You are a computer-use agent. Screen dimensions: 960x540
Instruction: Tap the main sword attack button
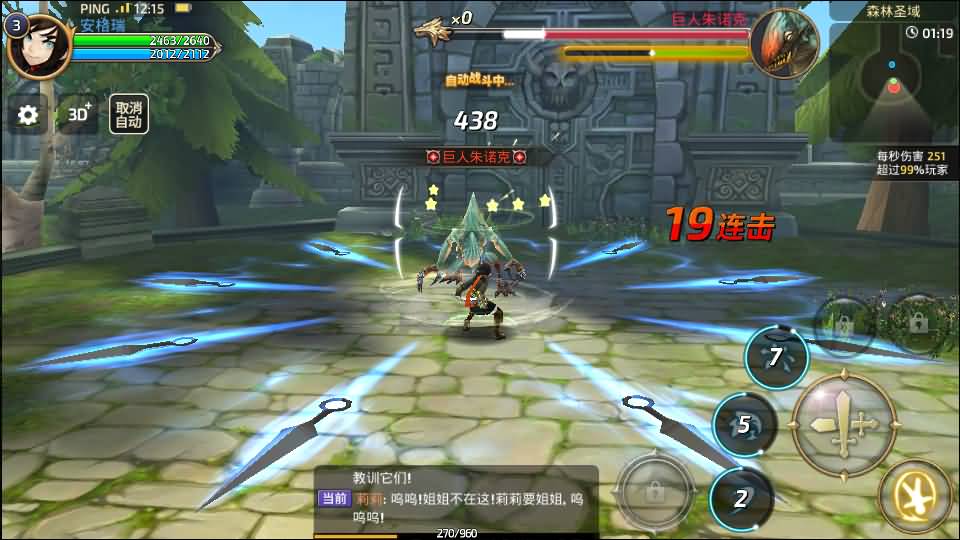pos(843,425)
